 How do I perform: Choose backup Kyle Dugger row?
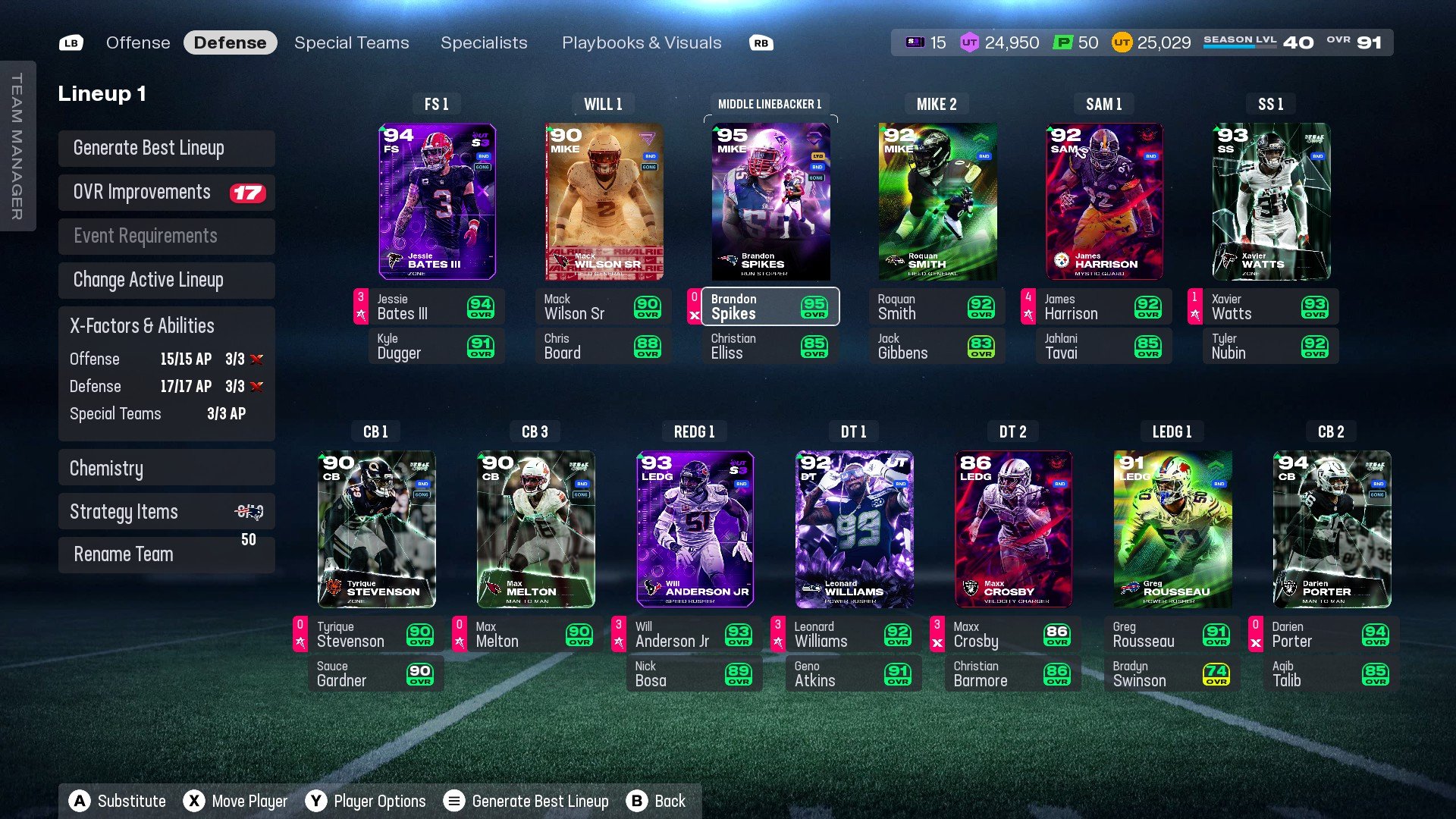click(437, 346)
